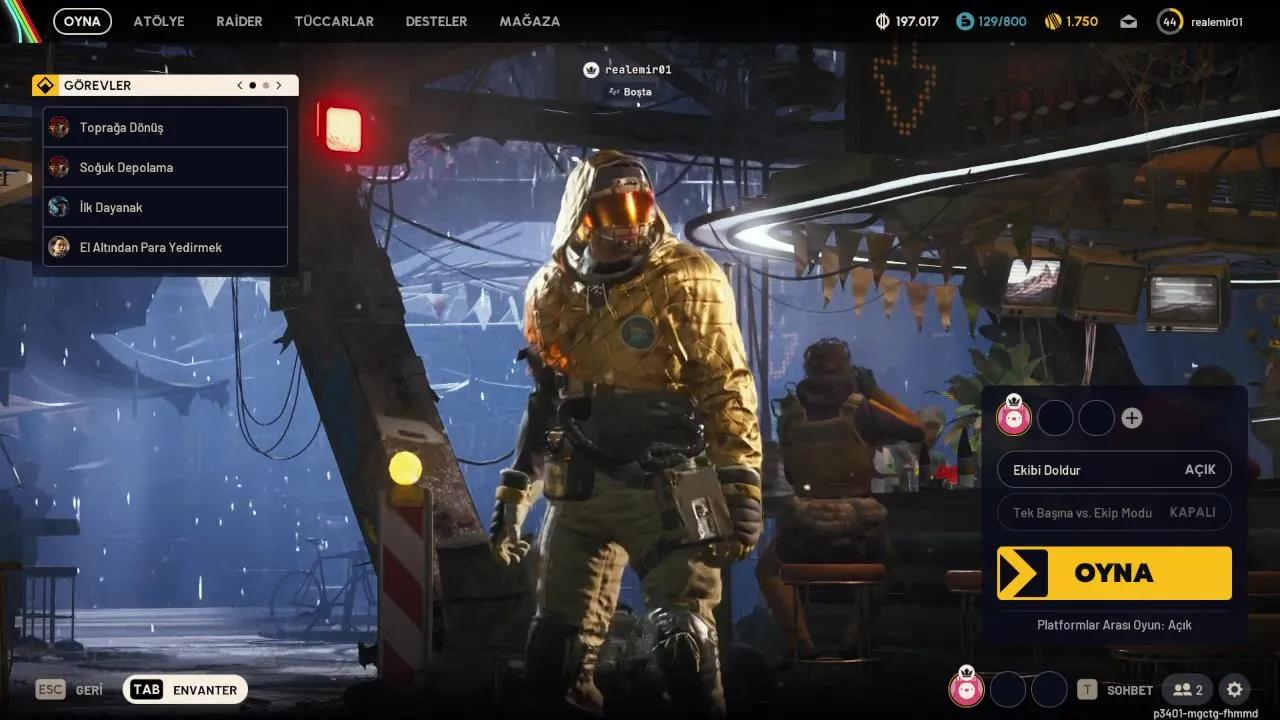The height and width of the screenshot is (720, 1280).
Task: Click the level 44 player badge
Action: point(1170,20)
